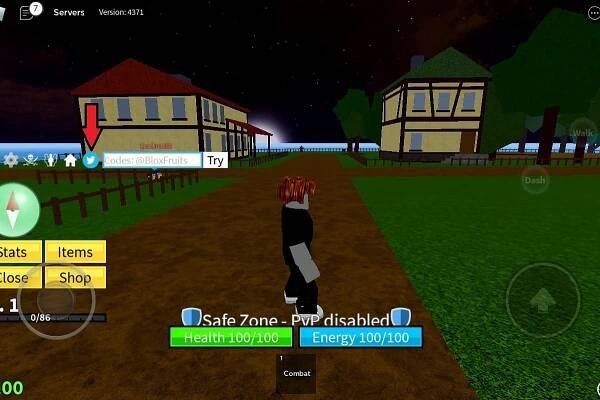Click the Try button to redeem code
This screenshot has height=400, width=600.
pyautogui.click(x=216, y=160)
